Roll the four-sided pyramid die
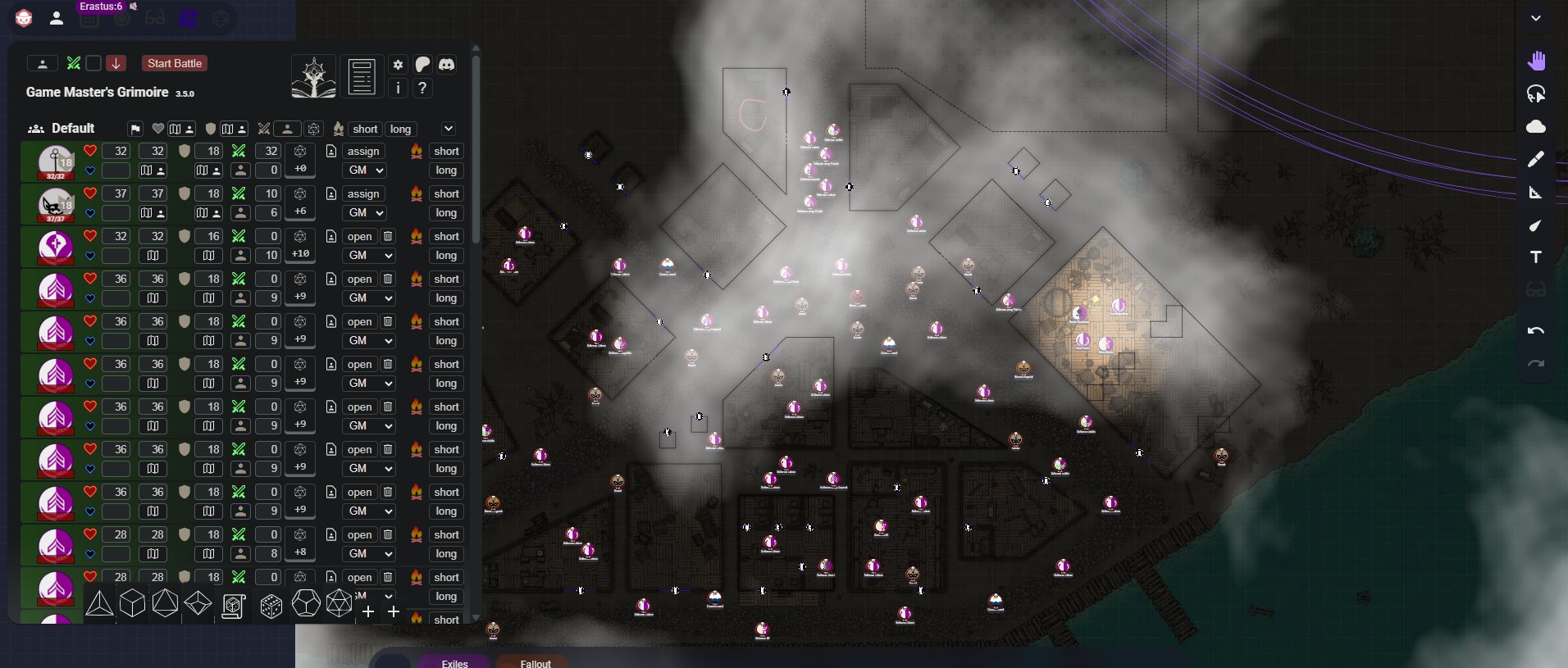The height and width of the screenshot is (668, 1568). 100,604
